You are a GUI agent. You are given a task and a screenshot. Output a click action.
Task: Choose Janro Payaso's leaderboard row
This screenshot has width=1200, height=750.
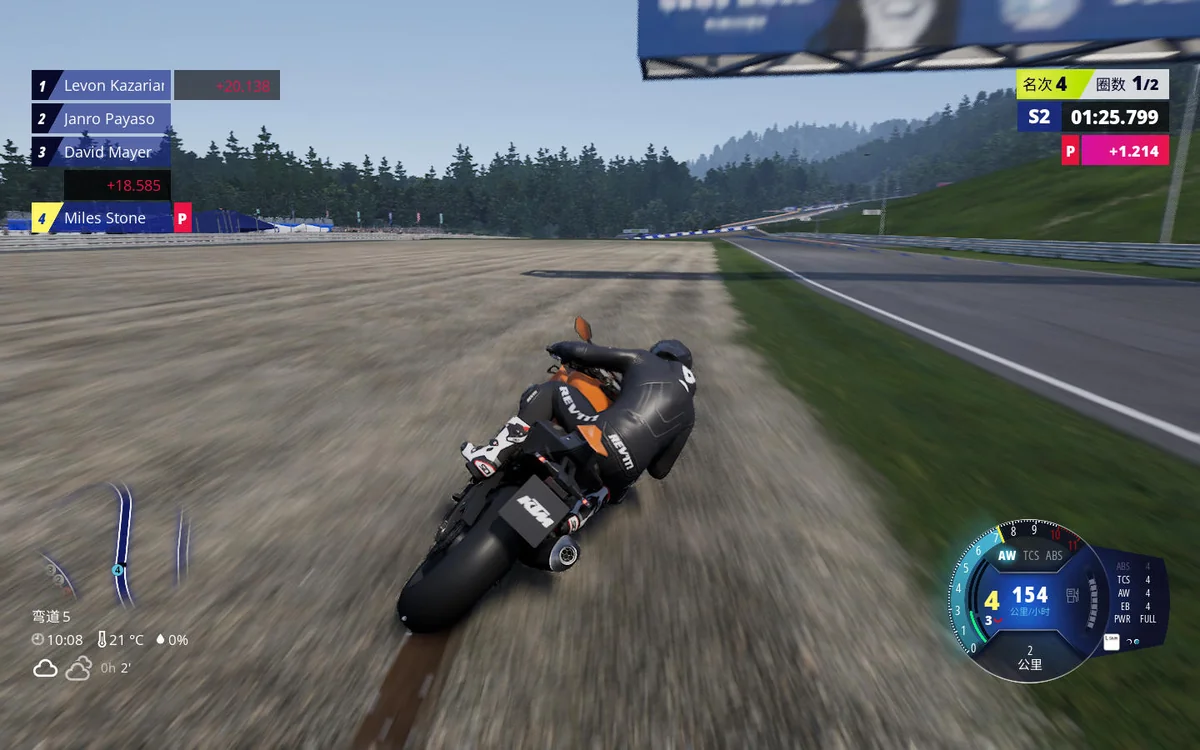(x=108, y=119)
